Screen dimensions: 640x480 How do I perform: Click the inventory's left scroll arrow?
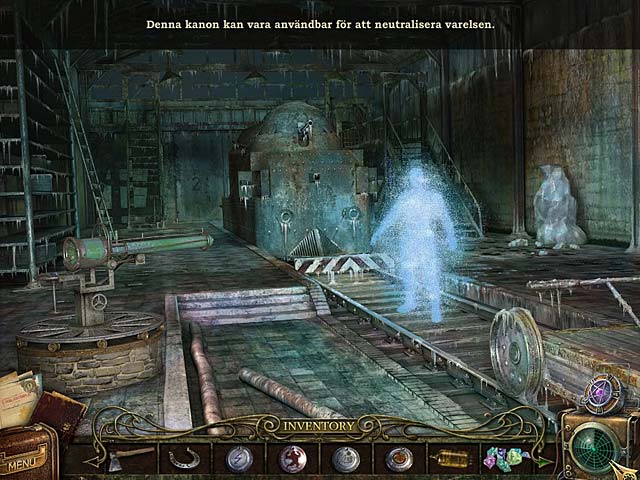[91, 459]
